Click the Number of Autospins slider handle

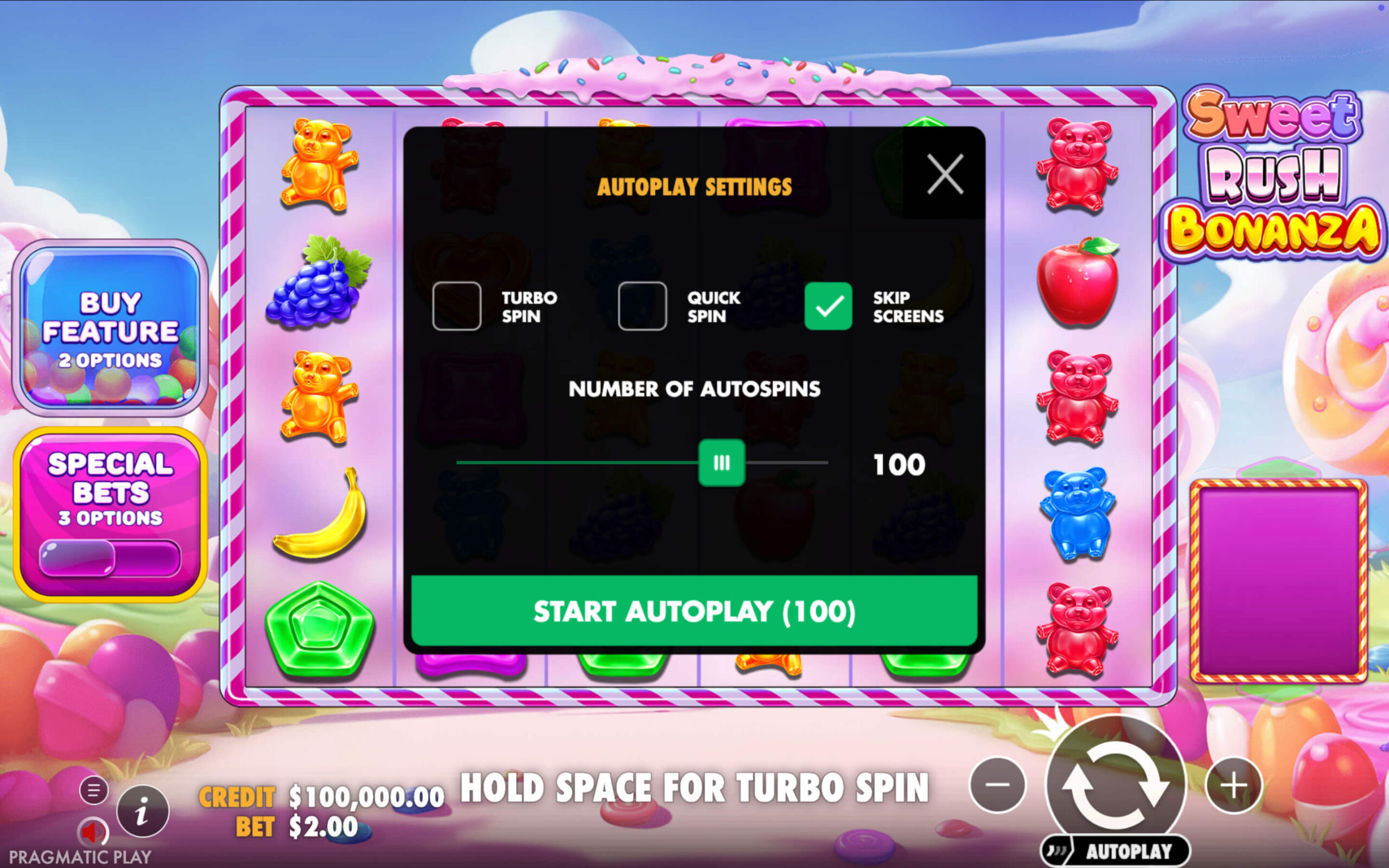722,462
